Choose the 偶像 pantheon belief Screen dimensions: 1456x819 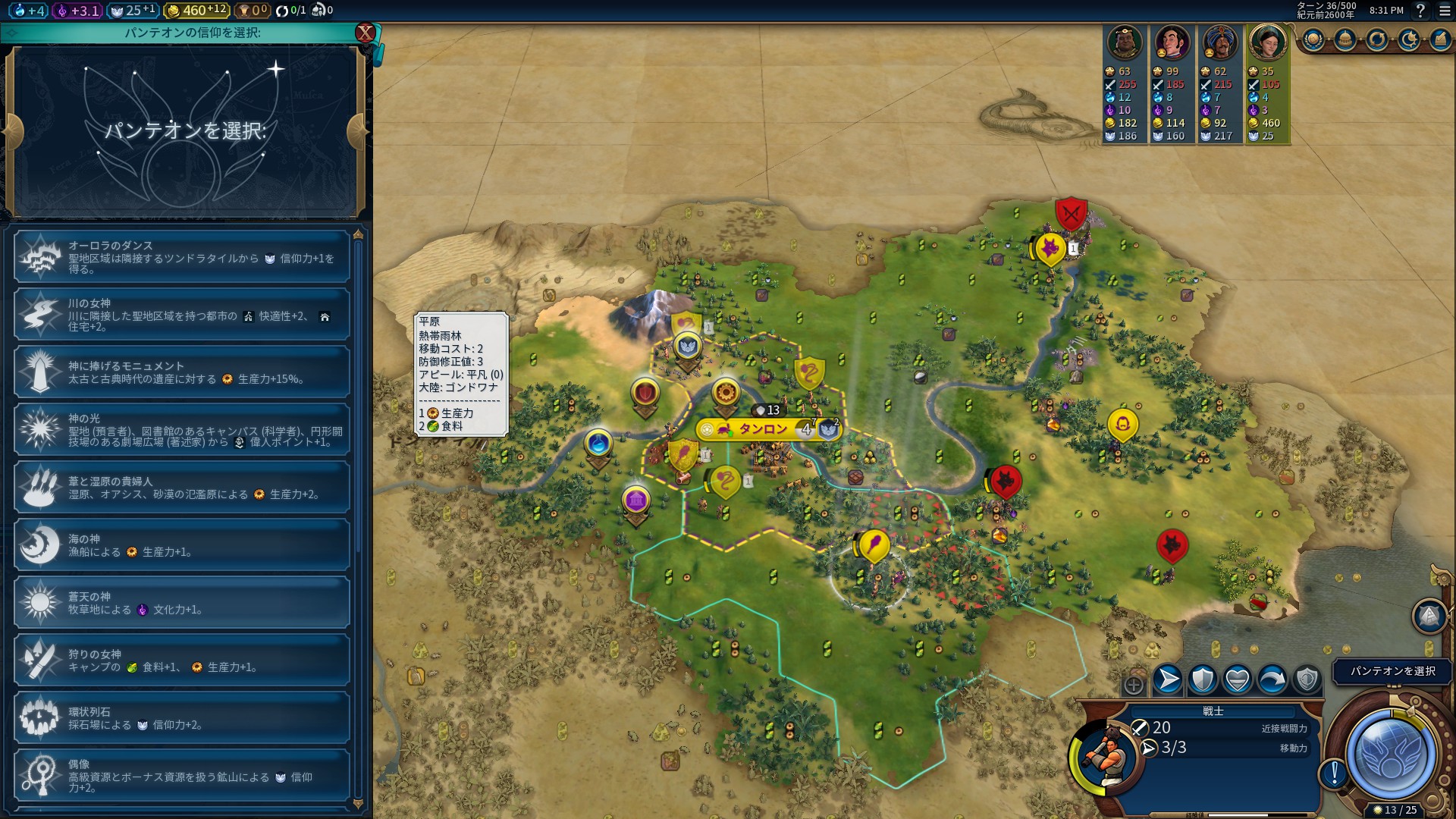coord(182,776)
